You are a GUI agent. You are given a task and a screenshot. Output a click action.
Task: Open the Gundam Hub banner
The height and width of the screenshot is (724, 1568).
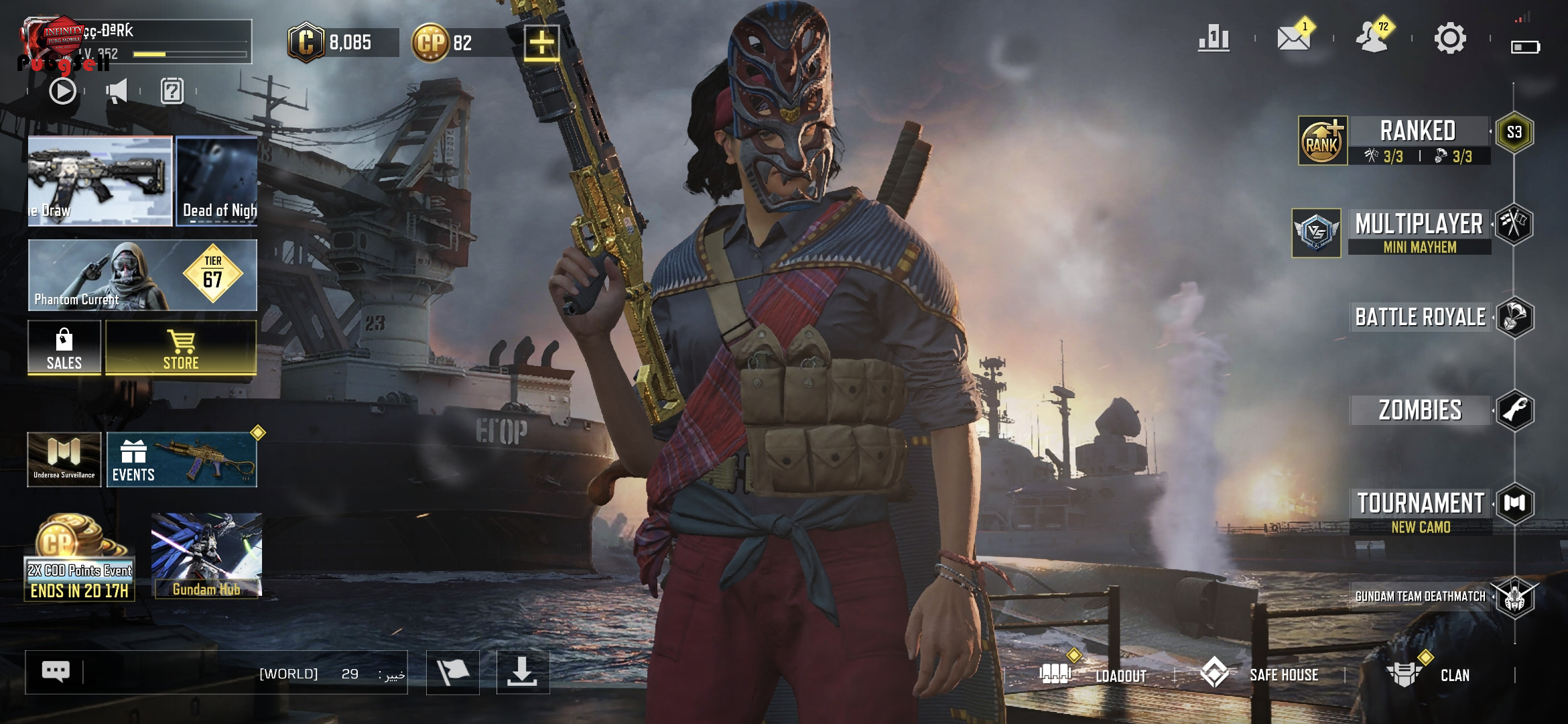[x=206, y=555]
